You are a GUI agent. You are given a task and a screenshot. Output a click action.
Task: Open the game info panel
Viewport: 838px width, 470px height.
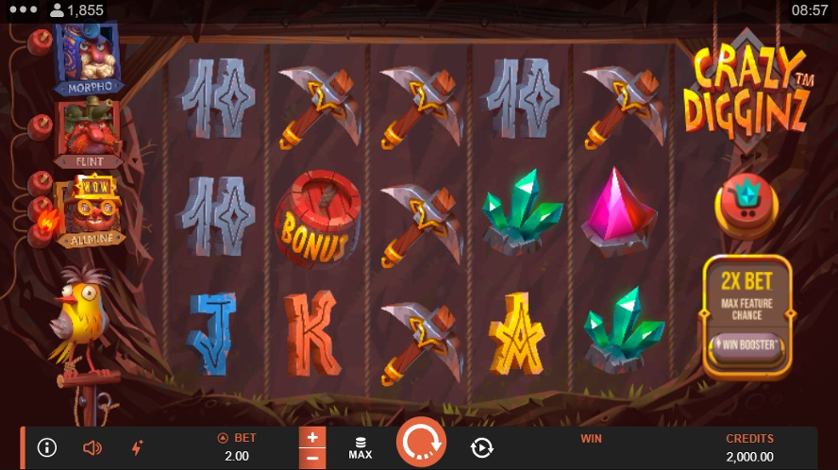47,448
